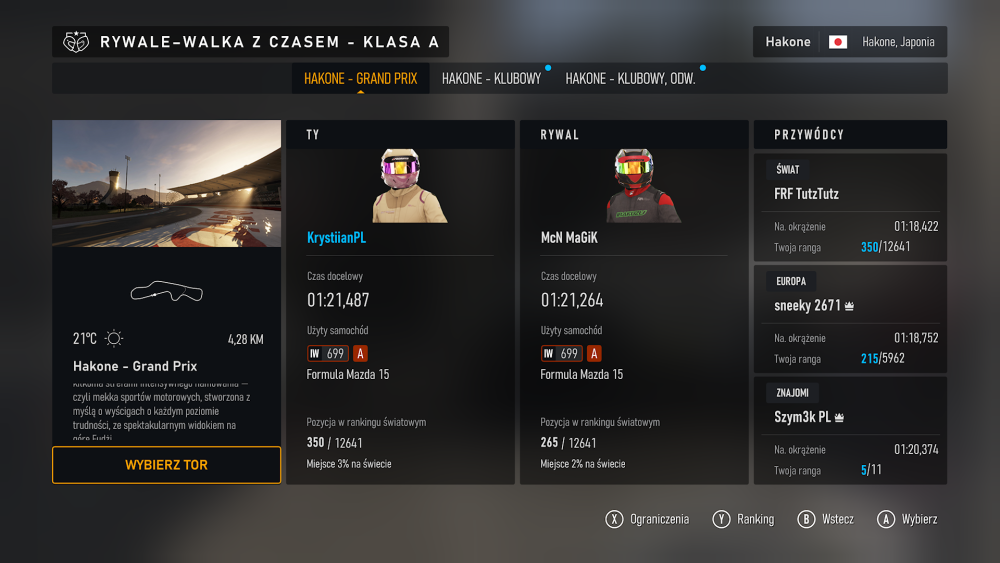The height and width of the screenshot is (563, 1000).
Task: Select the Europa leader sneeky 2671
Action: pos(849,319)
